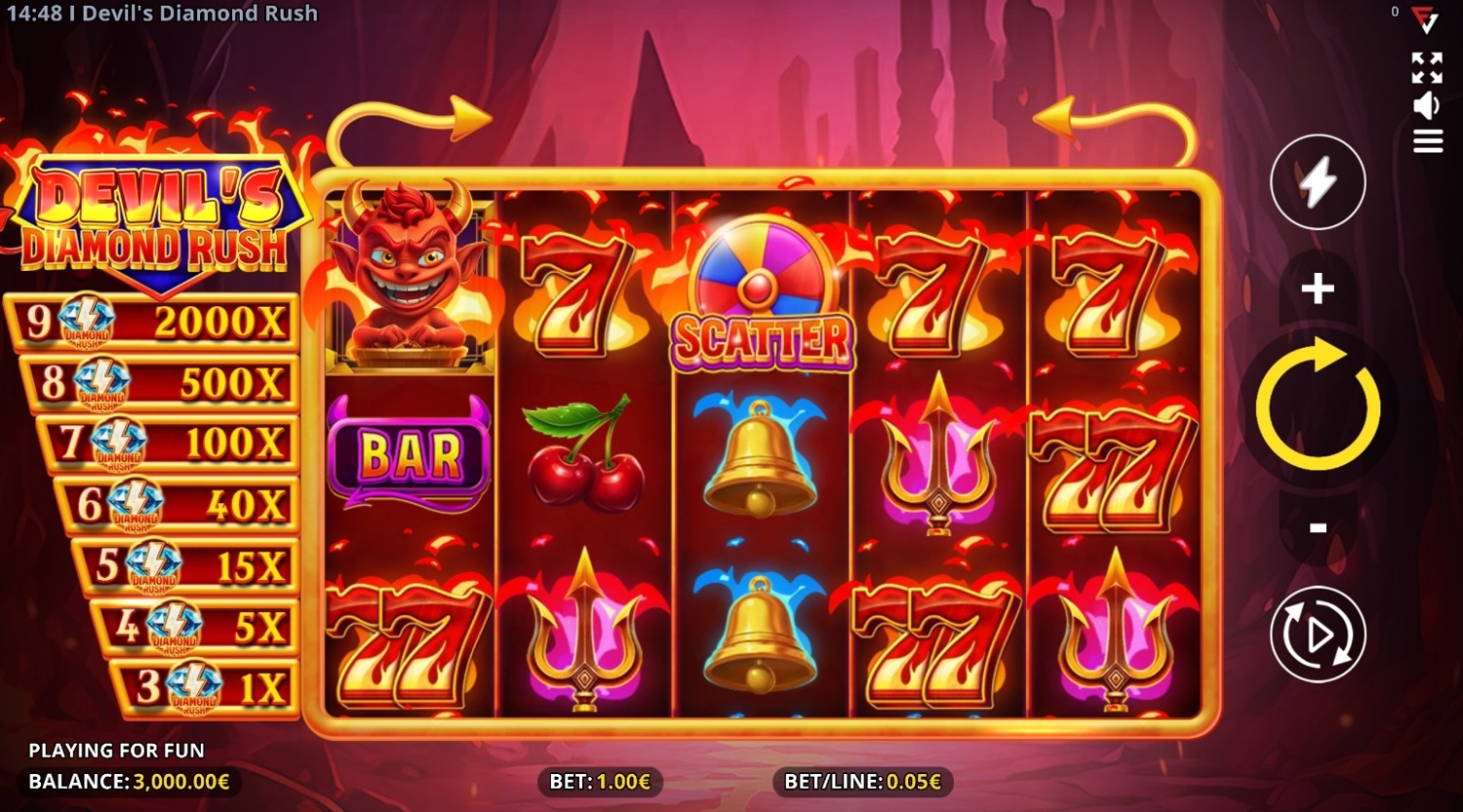
Task: Spin the reels with the yellow arrow button
Action: click(x=1318, y=406)
